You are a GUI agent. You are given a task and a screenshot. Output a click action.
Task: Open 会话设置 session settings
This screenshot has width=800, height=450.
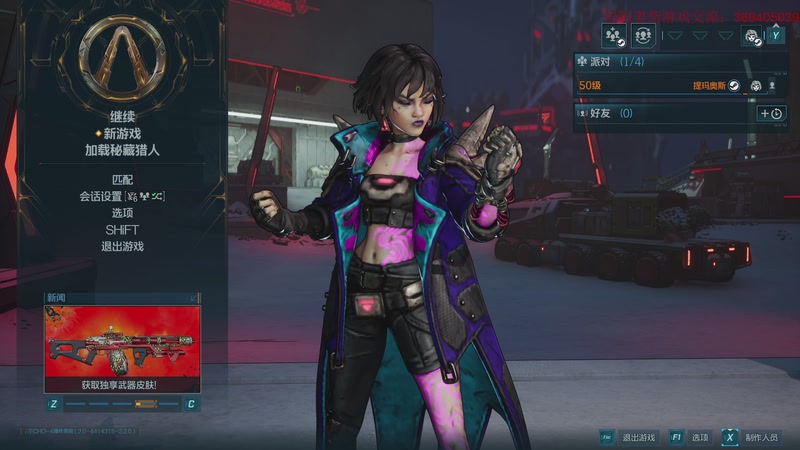tap(123, 196)
